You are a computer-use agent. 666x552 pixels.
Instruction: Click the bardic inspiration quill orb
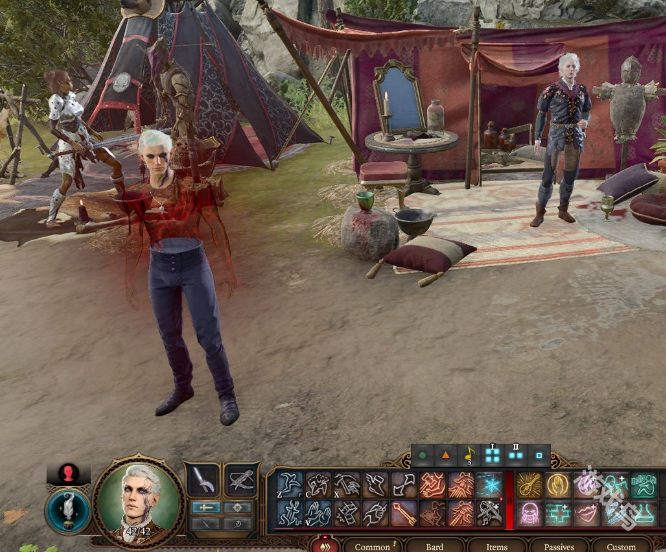point(68,510)
